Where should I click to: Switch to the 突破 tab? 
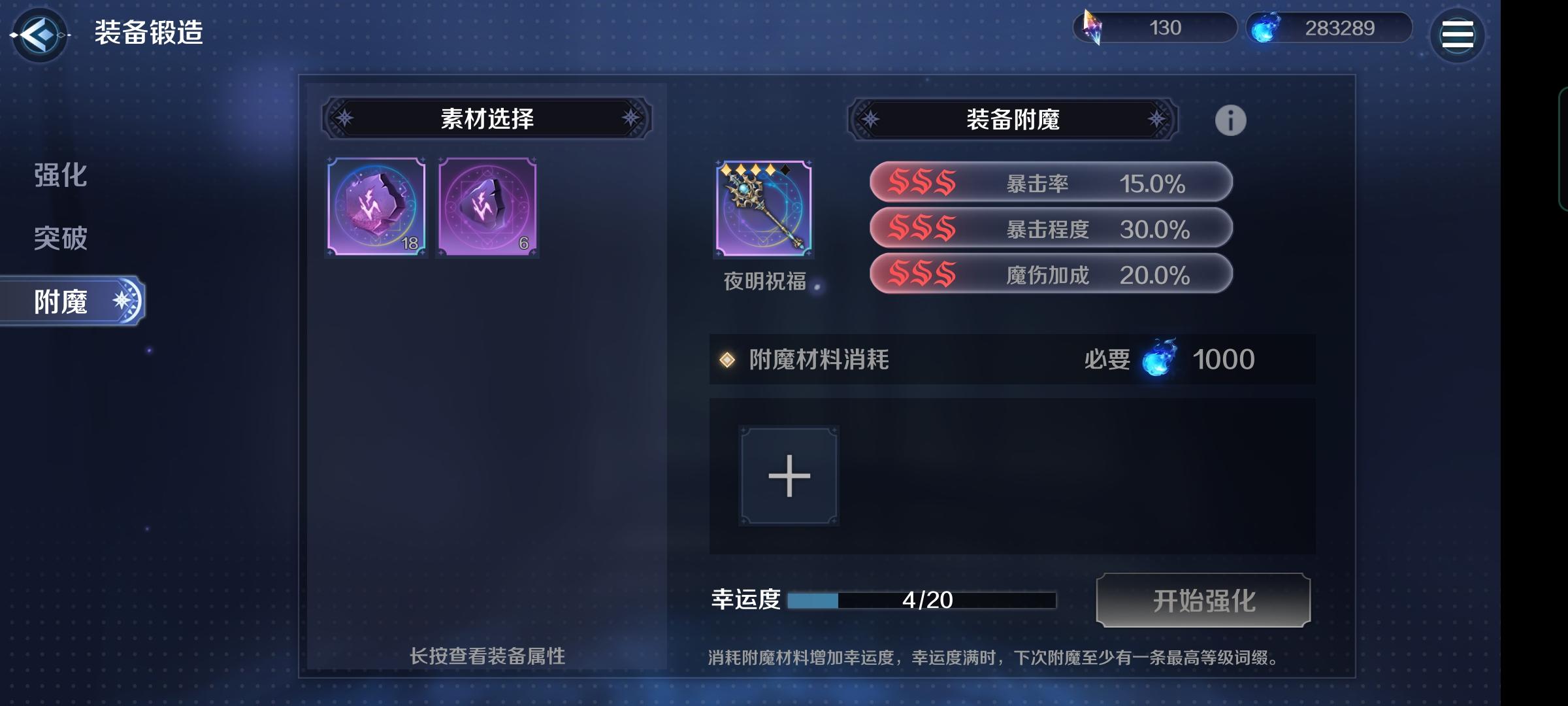[x=59, y=239]
